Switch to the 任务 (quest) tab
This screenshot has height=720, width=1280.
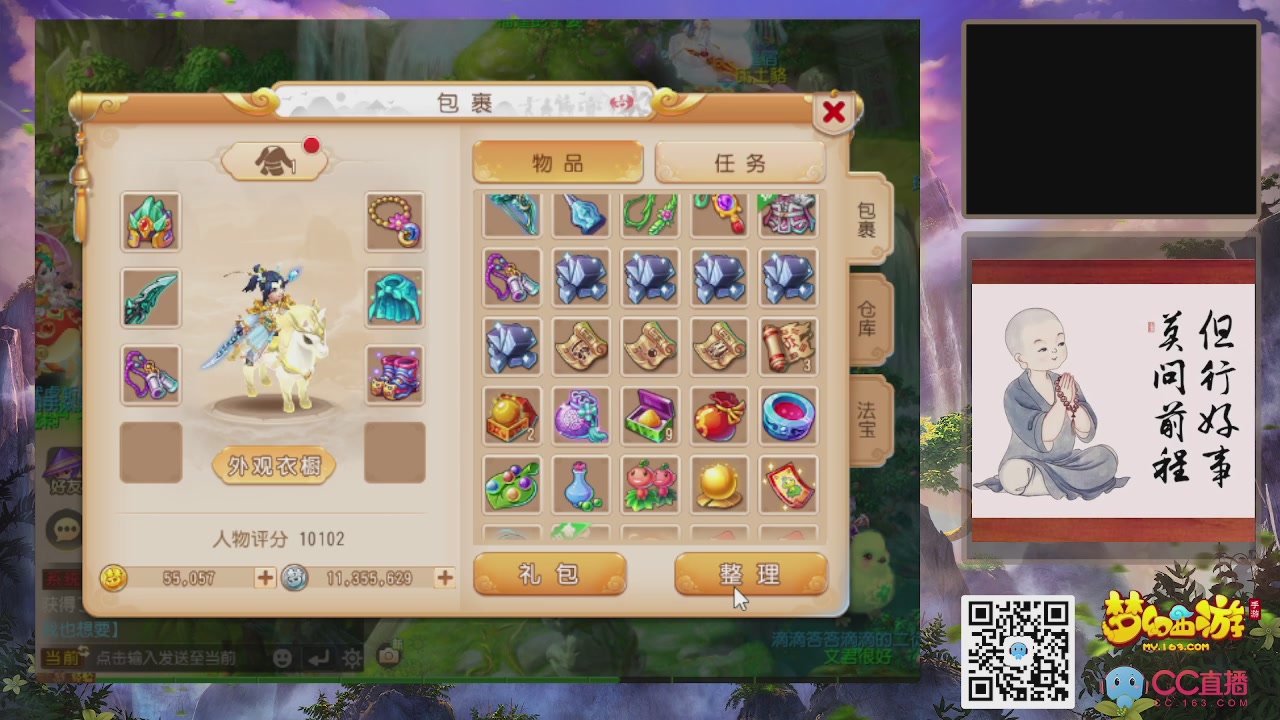point(741,163)
